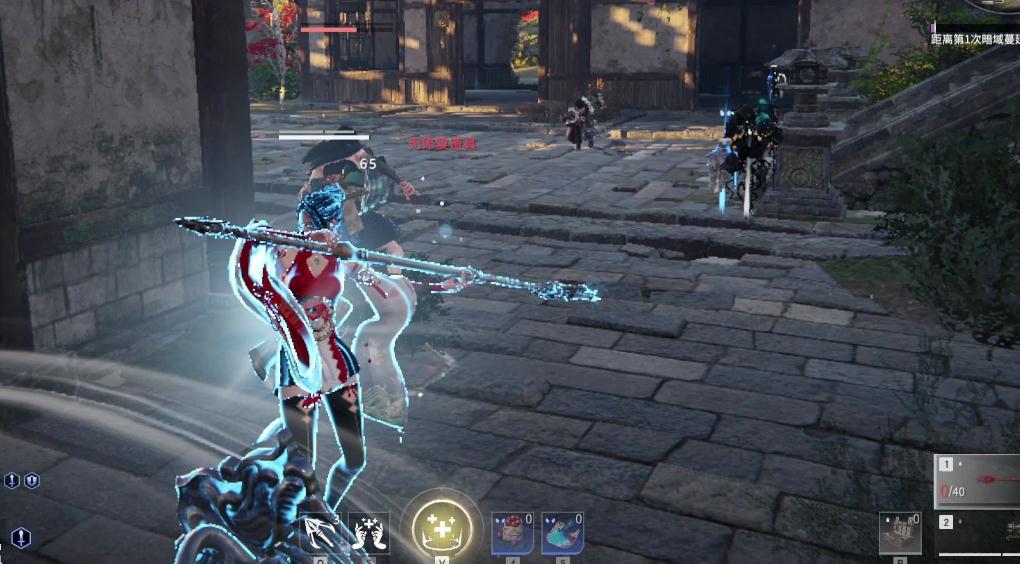Click the shield-with-sword buff icon

click(31, 481)
